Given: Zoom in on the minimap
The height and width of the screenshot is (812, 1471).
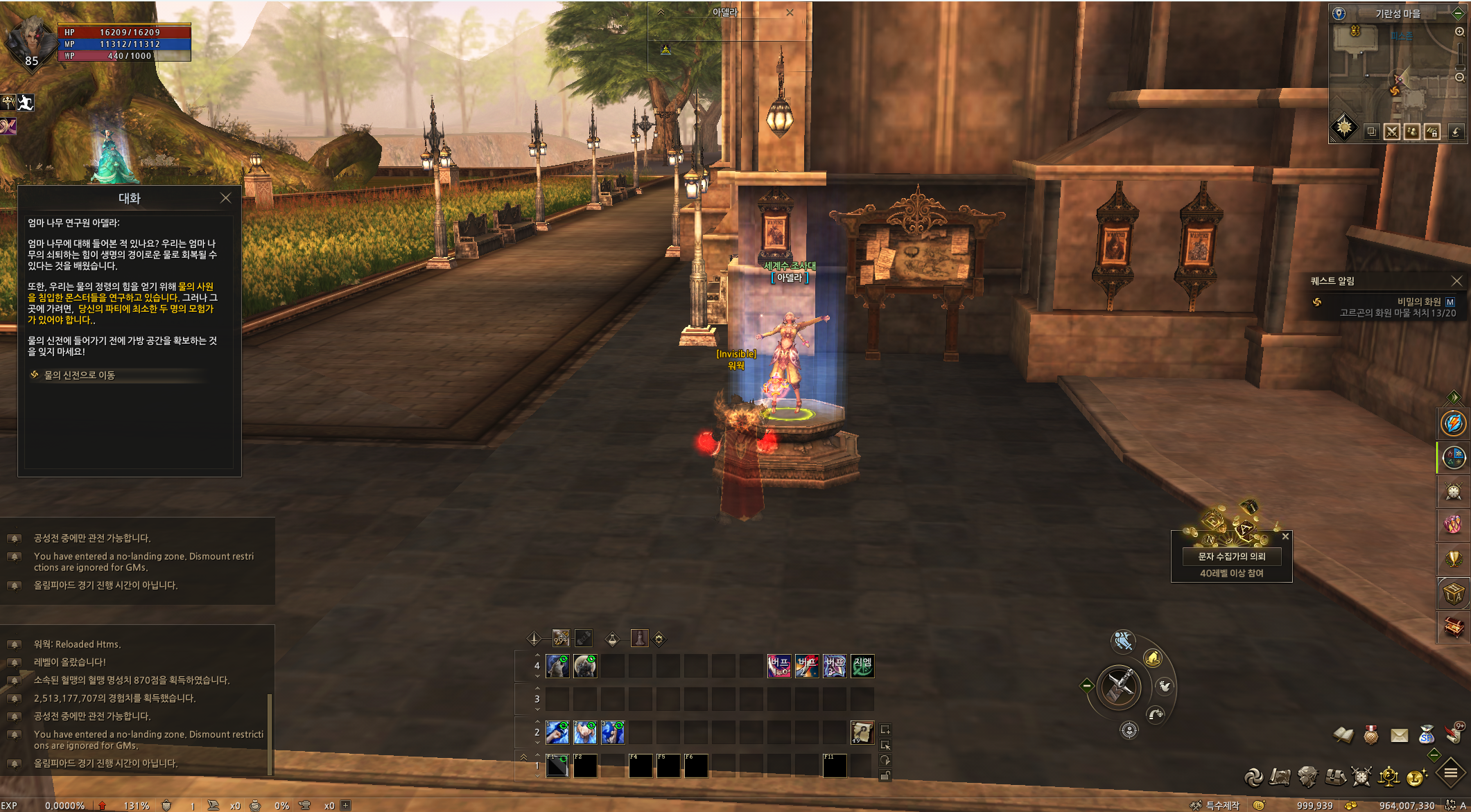Looking at the screenshot, I should click(1459, 33).
